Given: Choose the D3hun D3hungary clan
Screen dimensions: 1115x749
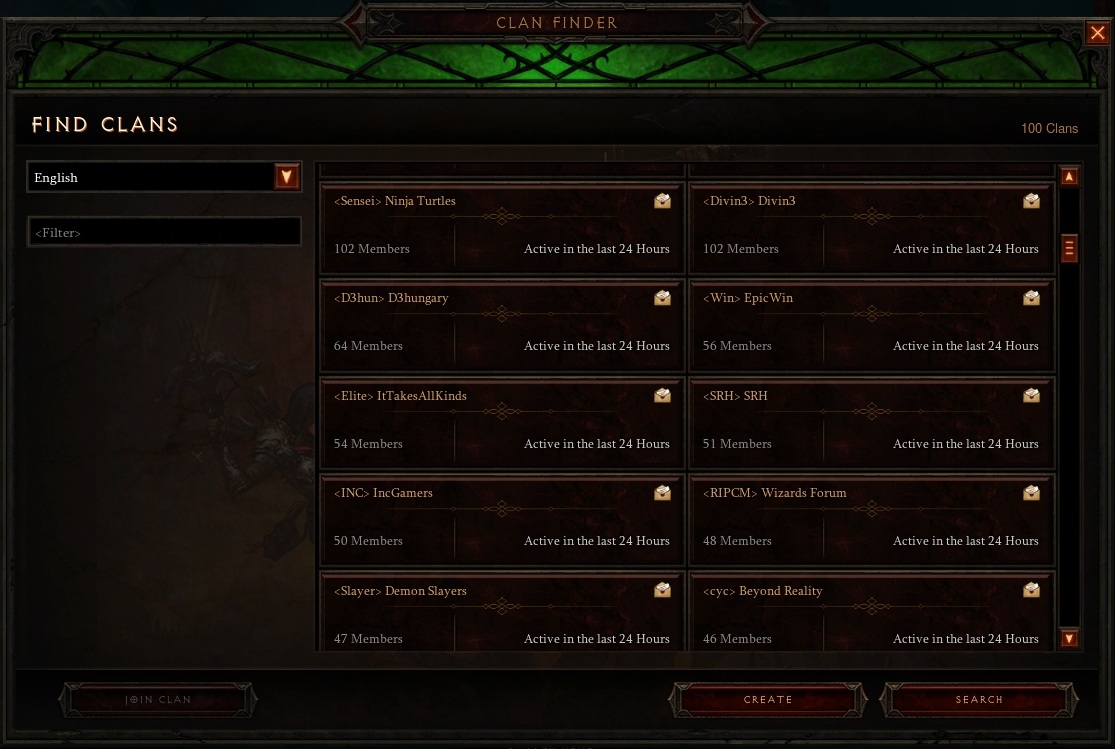Looking at the screenshot, I should click(502, 324).
